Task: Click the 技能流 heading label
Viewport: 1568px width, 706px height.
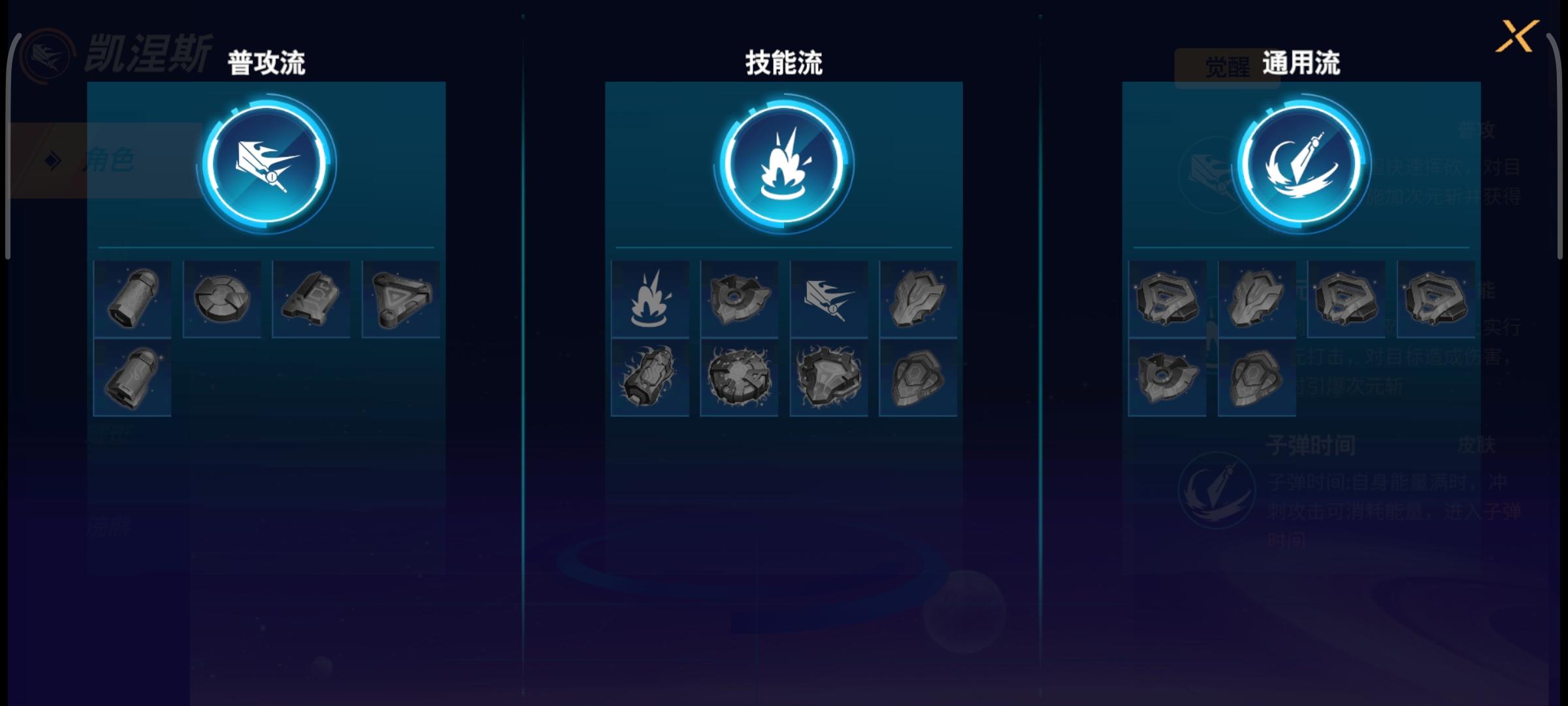Action: 782,62
